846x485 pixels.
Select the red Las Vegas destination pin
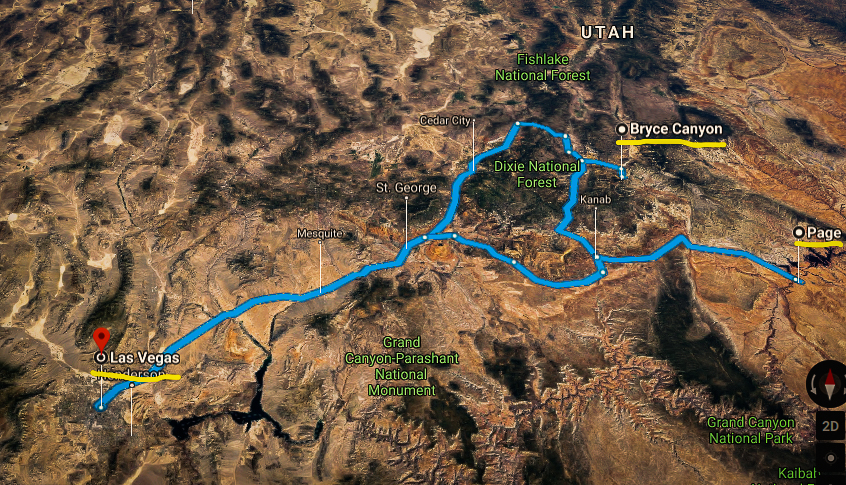[100, 338]
